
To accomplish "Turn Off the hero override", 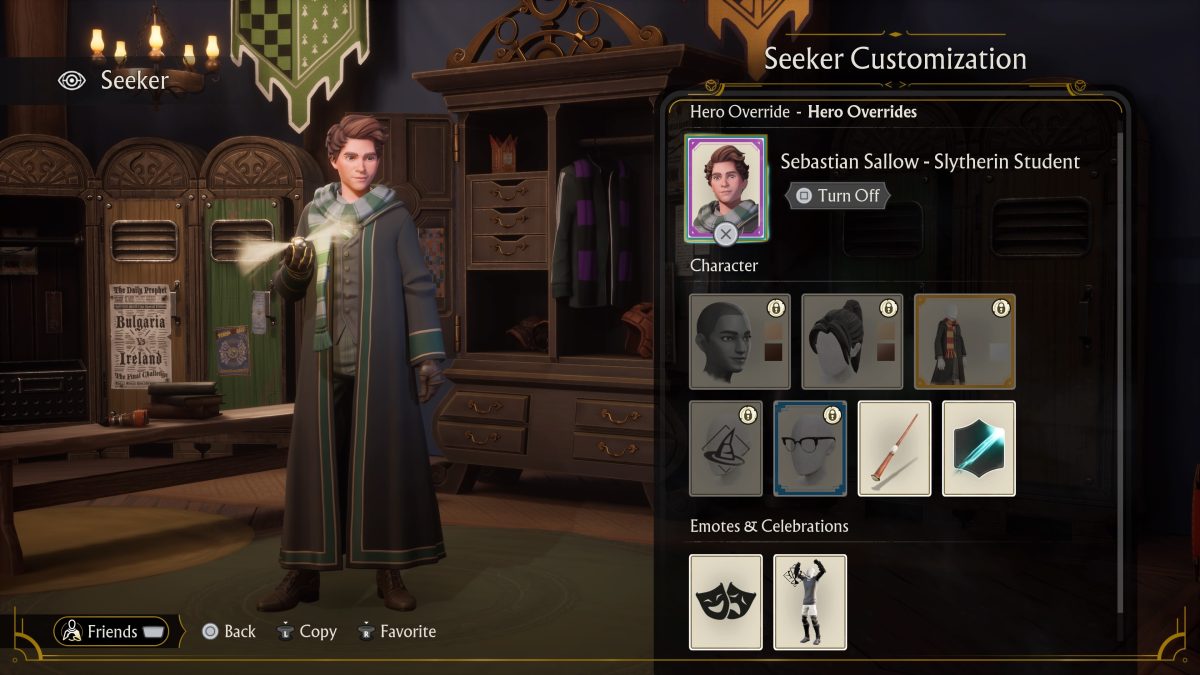I will click(x=838, y=196).
